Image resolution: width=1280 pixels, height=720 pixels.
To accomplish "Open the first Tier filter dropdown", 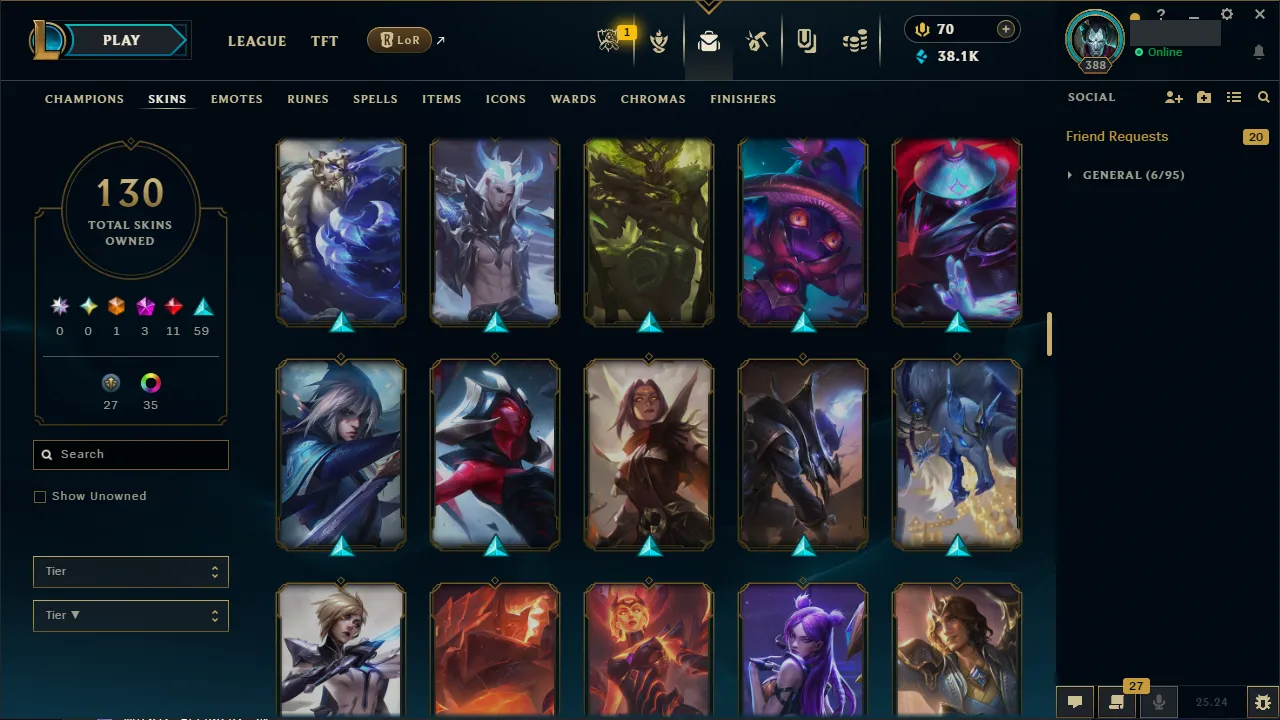I will tap(130, 571).
